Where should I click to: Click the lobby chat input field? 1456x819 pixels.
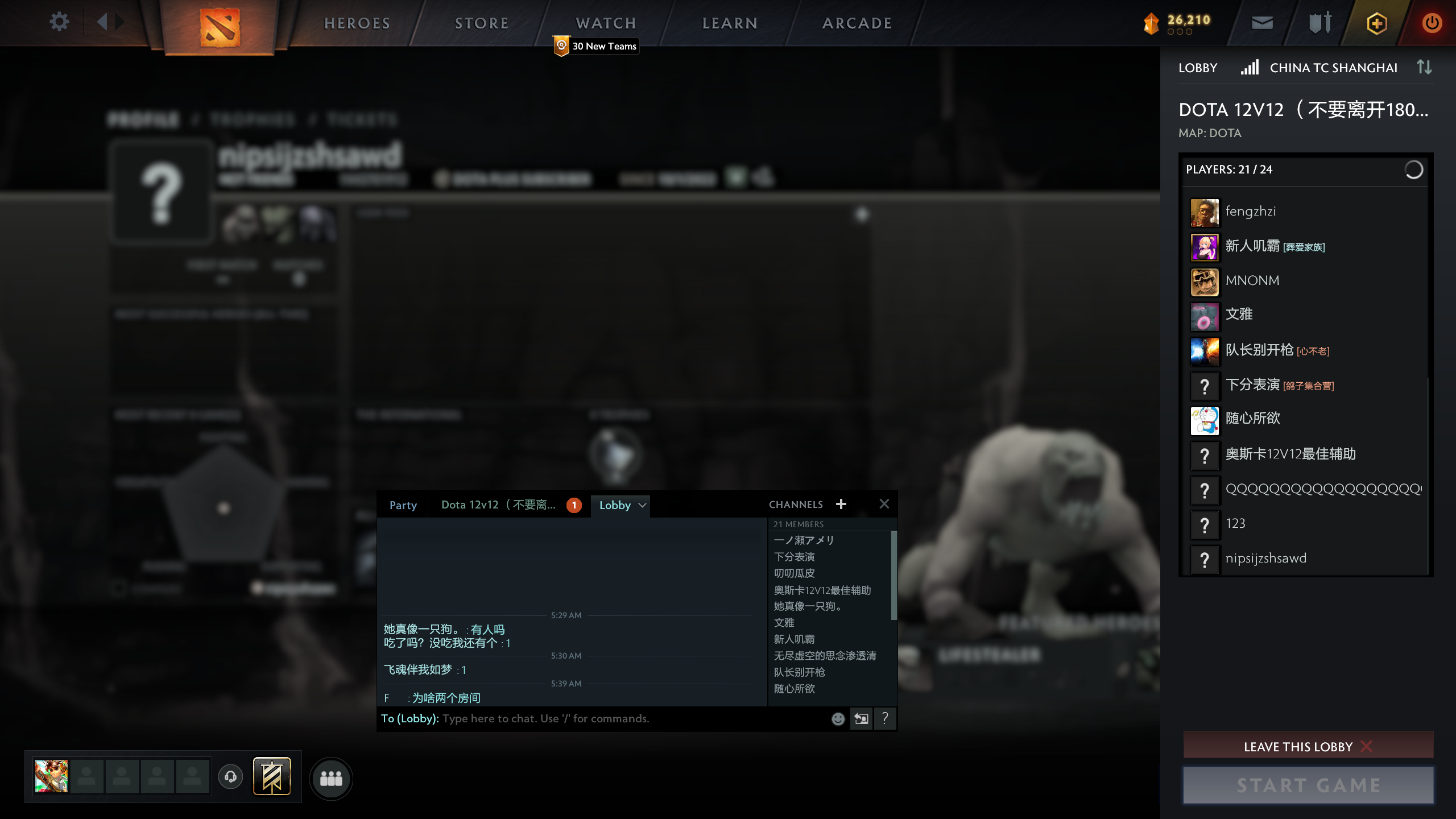(x=597, y=718)
